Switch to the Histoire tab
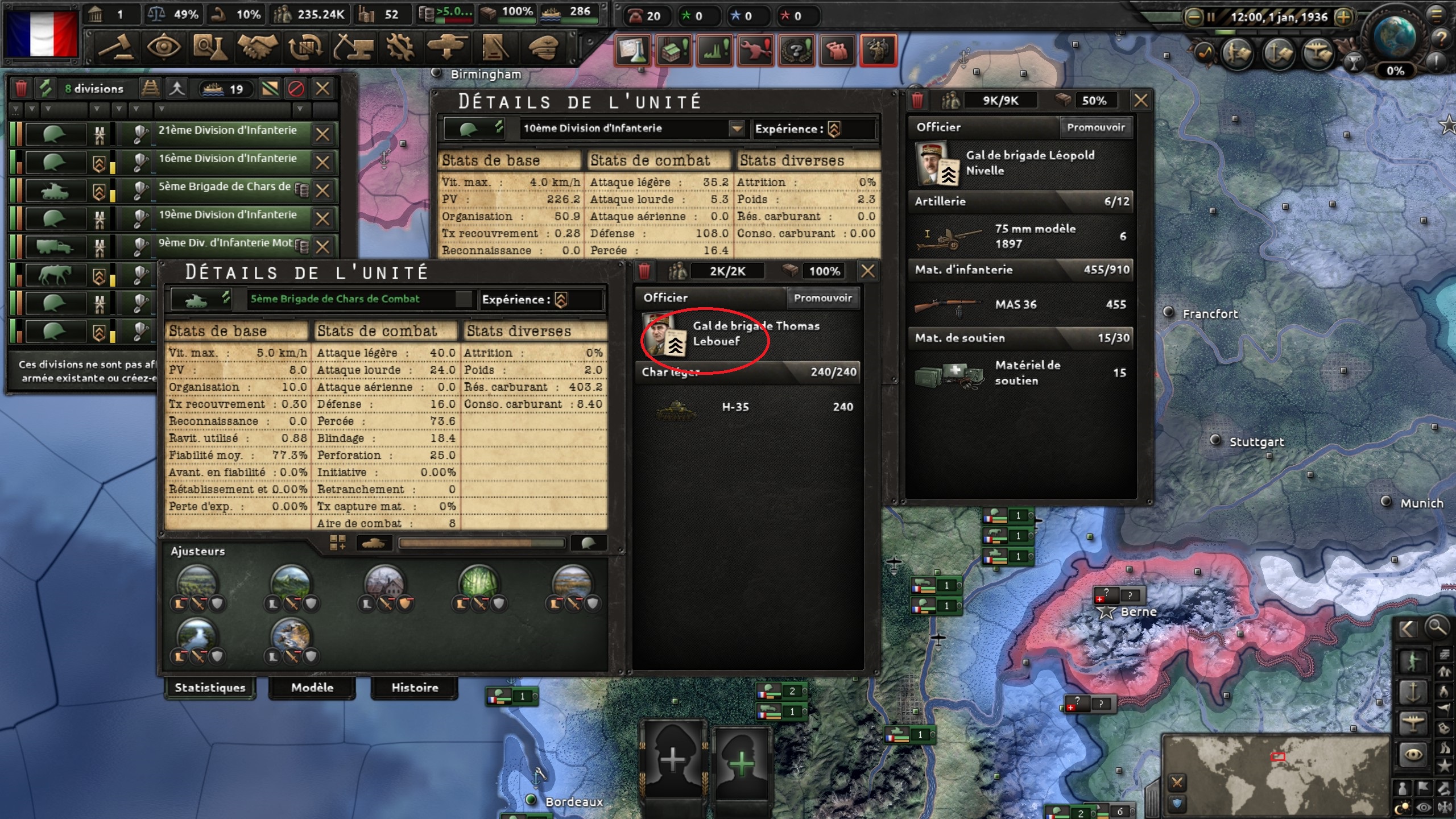The height and width of the screenshot is (819, 1456). click(x=415, y=688)
